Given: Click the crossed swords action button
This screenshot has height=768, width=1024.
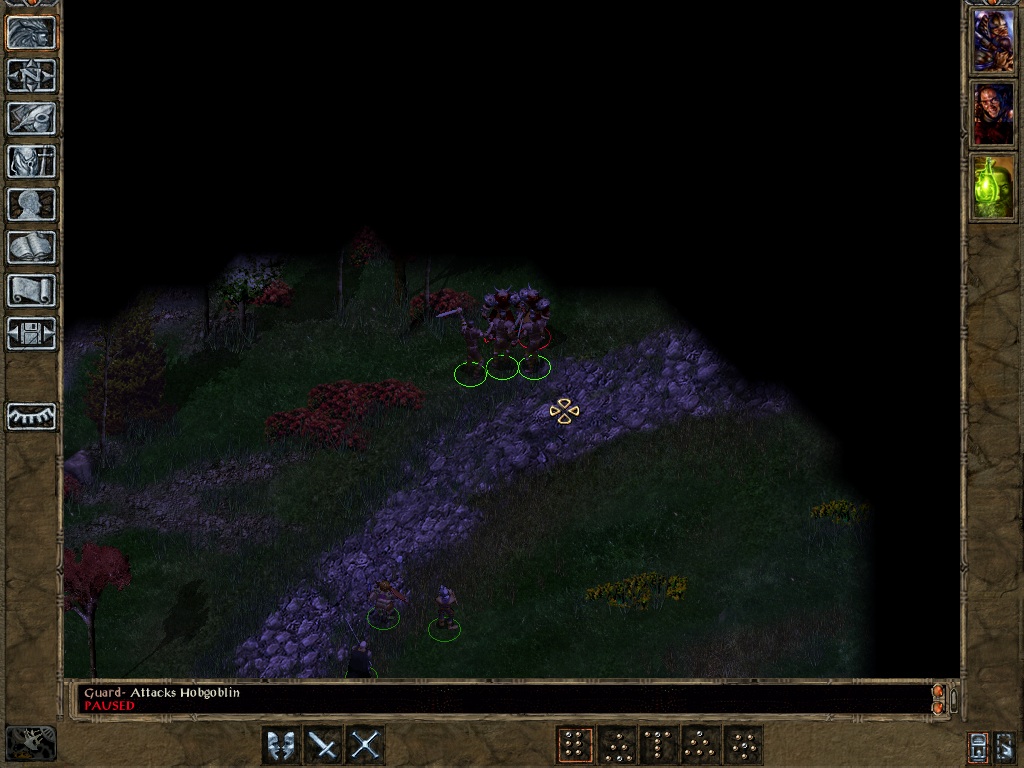Looking at the screenshot, I should click(366, 745).
